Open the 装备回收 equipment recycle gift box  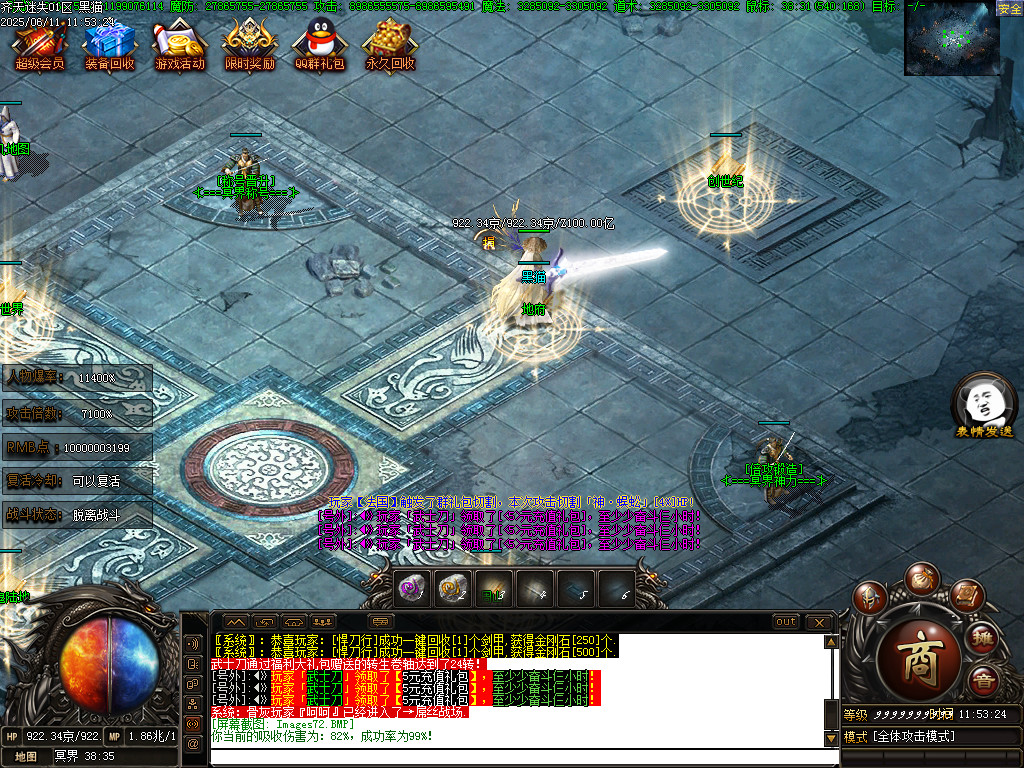tap(109, 46)
